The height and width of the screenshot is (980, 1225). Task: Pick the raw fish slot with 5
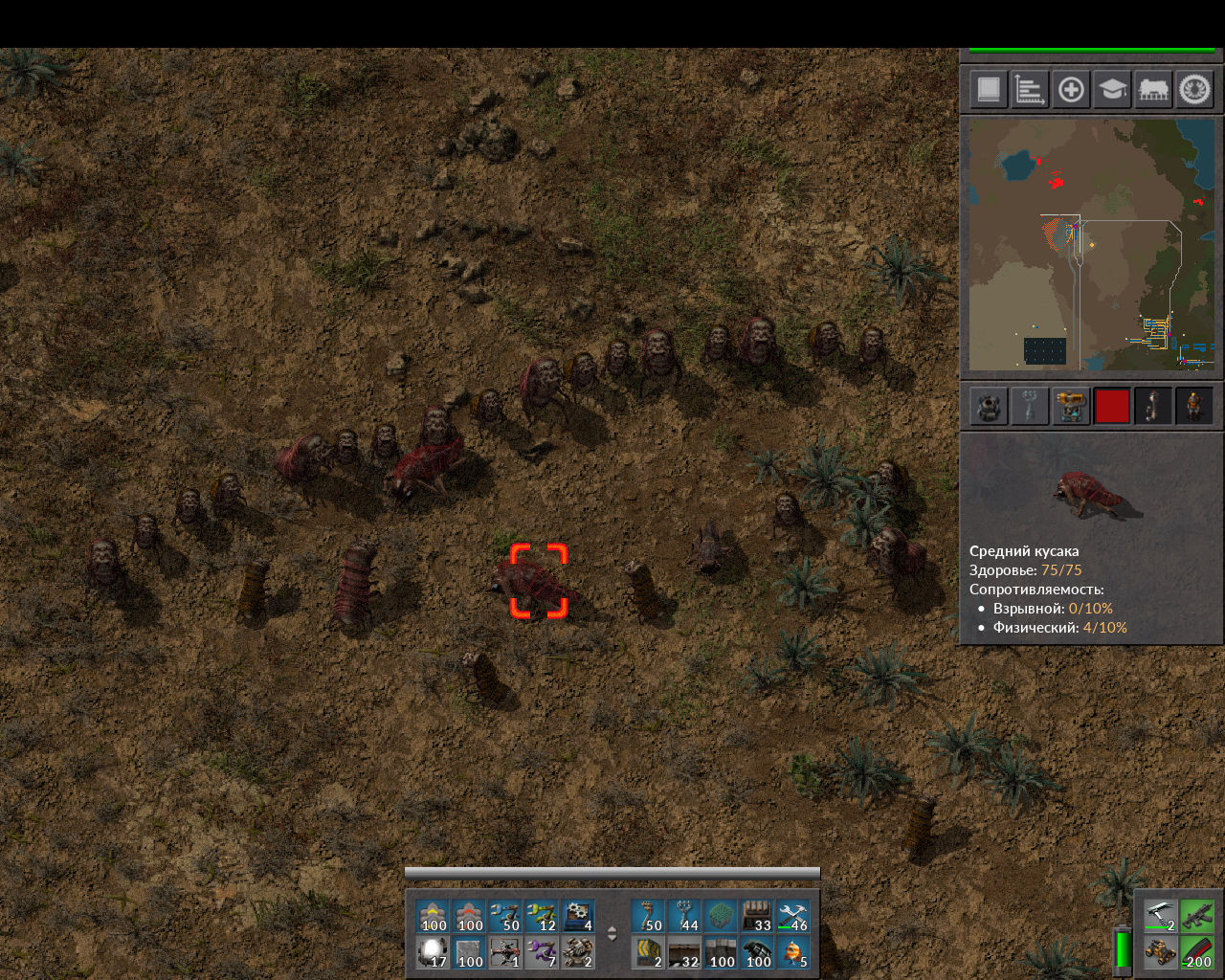pos(793,953)
